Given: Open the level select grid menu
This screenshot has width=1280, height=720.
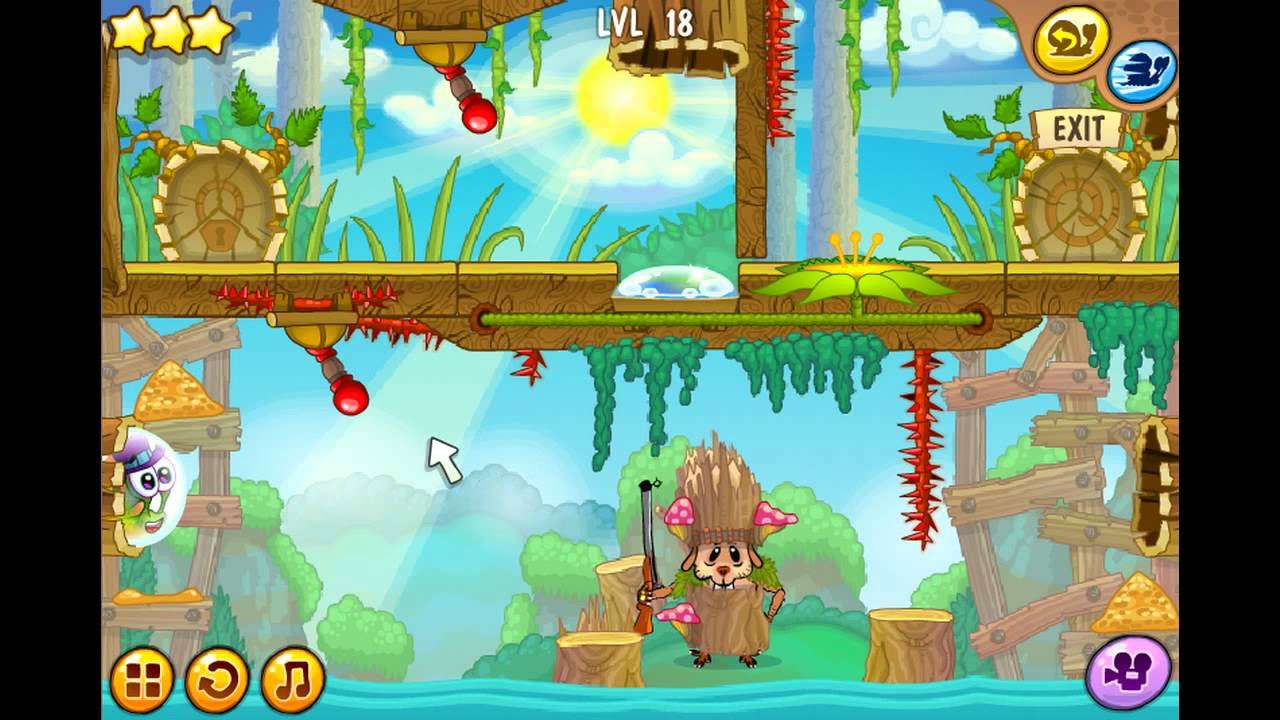Looking at the screenshot, I should (x=141, y=680).
